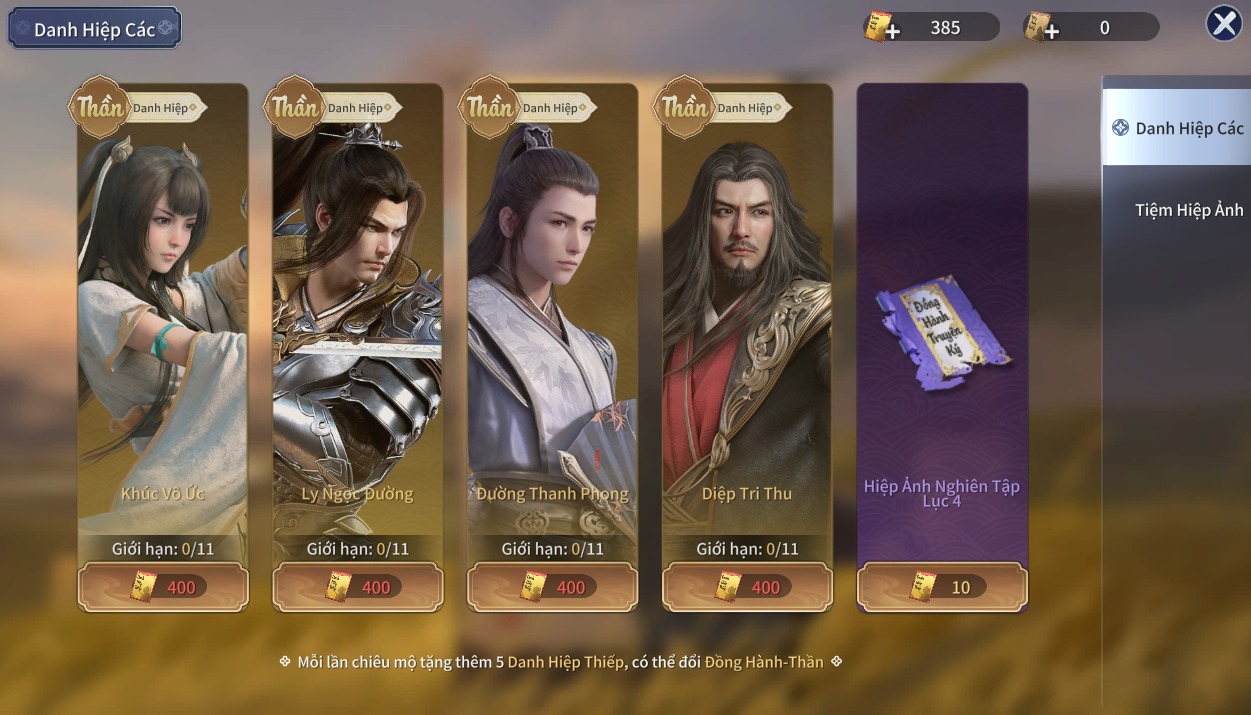Switch to the Tiệm Hiệp Ảnh tab
This screenshot has height=715, width=1251.
point(1188,210)
